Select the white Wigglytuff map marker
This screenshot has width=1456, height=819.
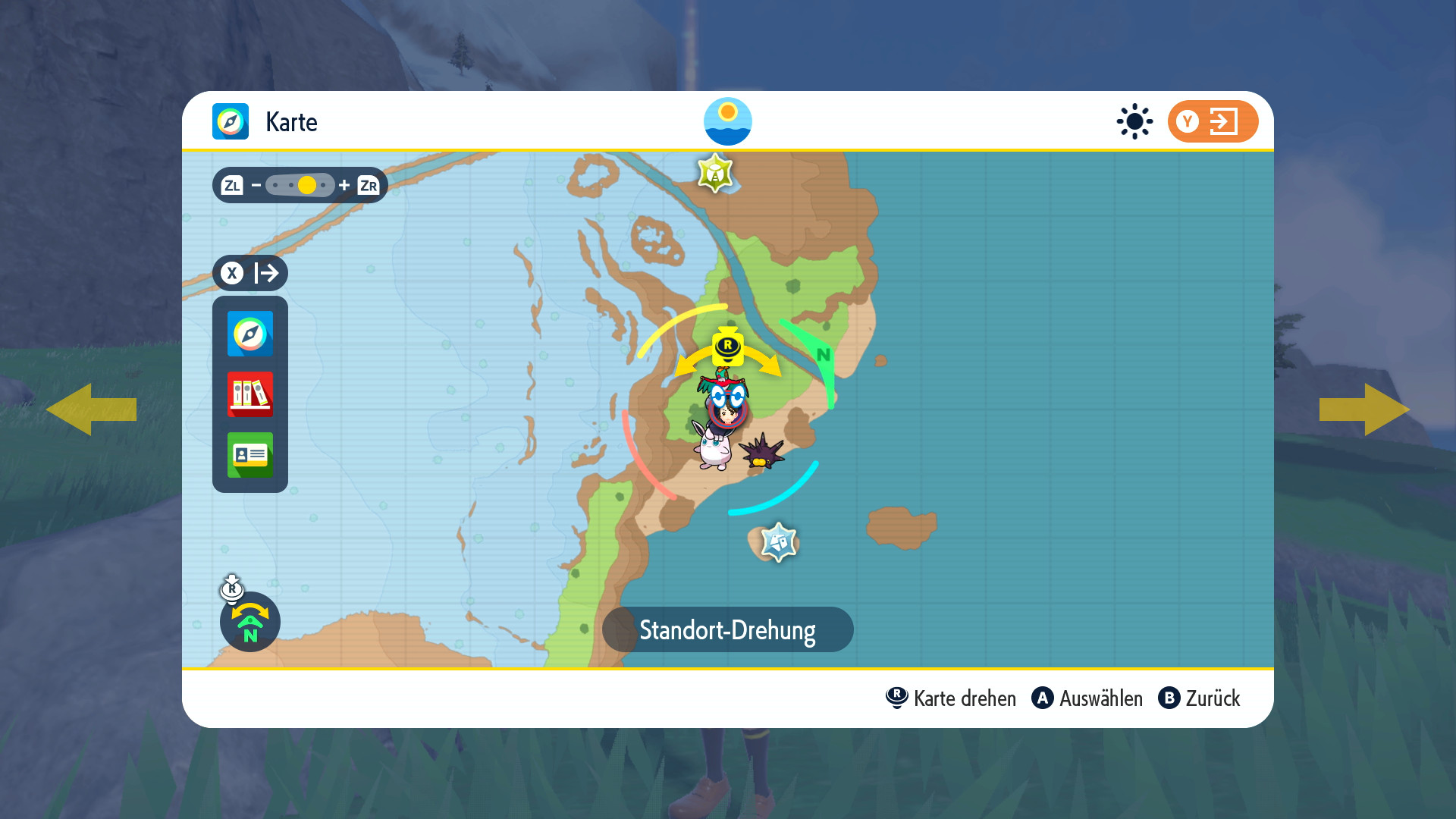tap(714, 449)
